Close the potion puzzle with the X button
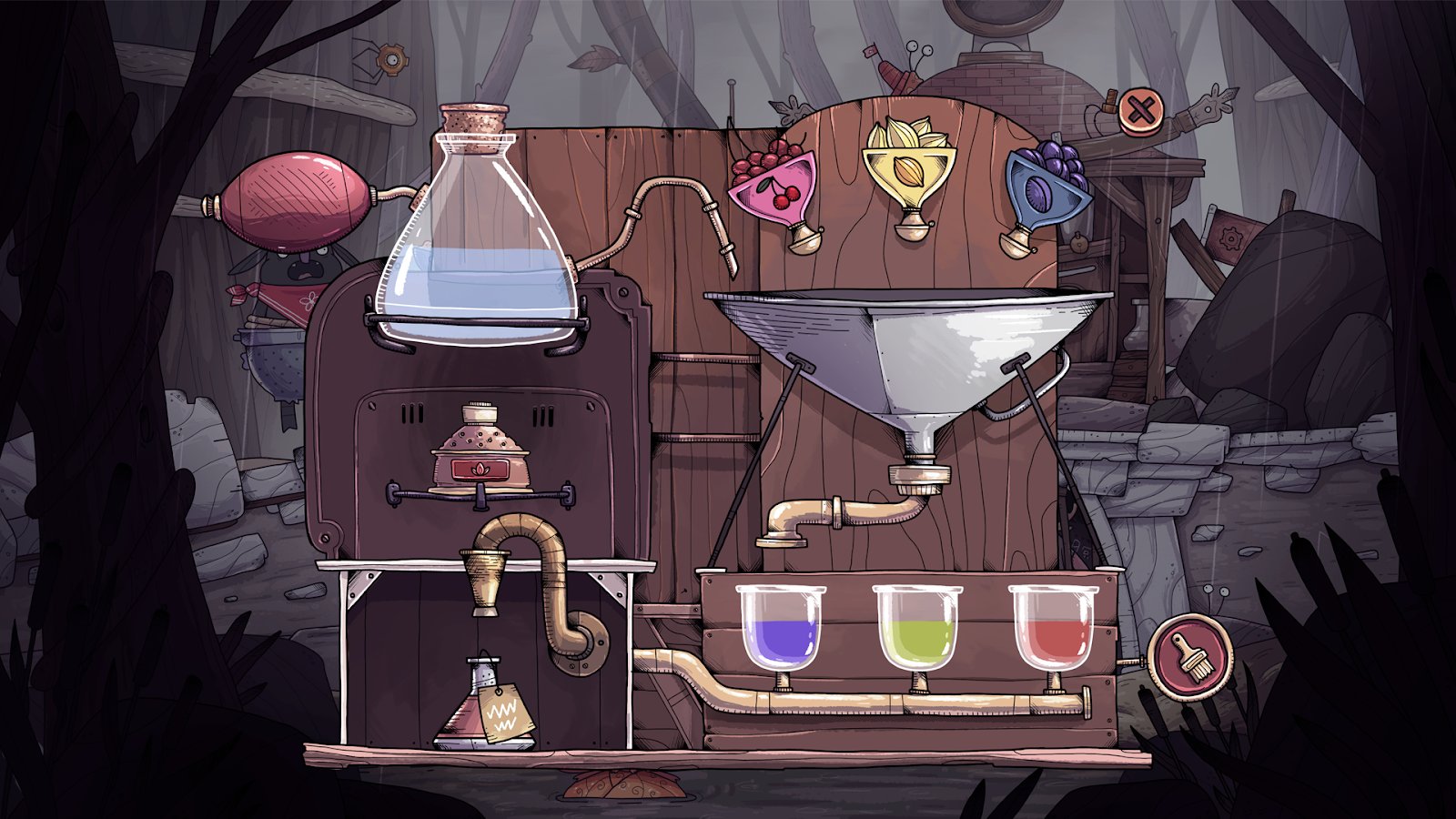This screenshot has width=1456, height=819. [x=1141, y=112]
